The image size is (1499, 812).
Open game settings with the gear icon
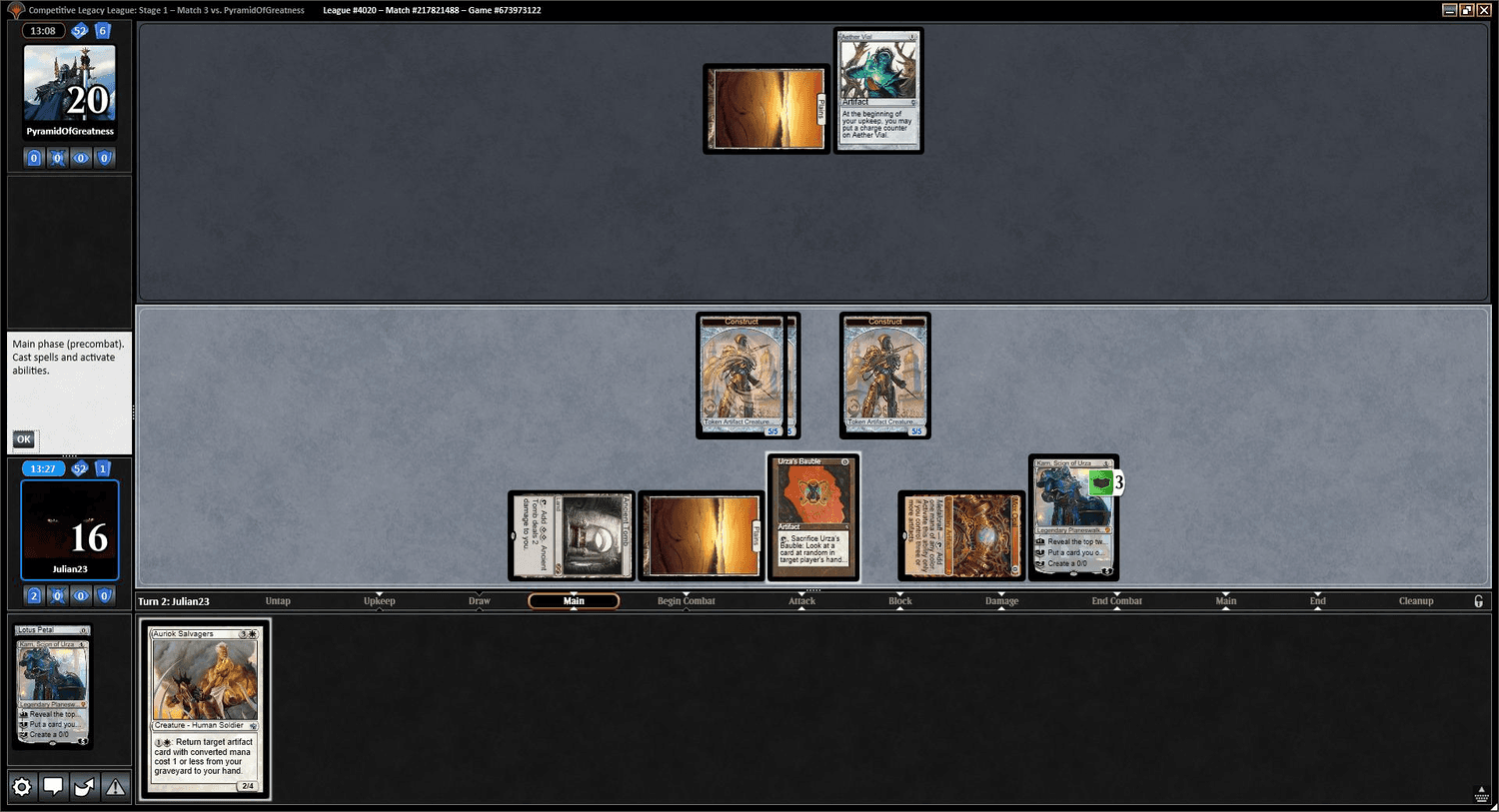click(x=22, y=786)
